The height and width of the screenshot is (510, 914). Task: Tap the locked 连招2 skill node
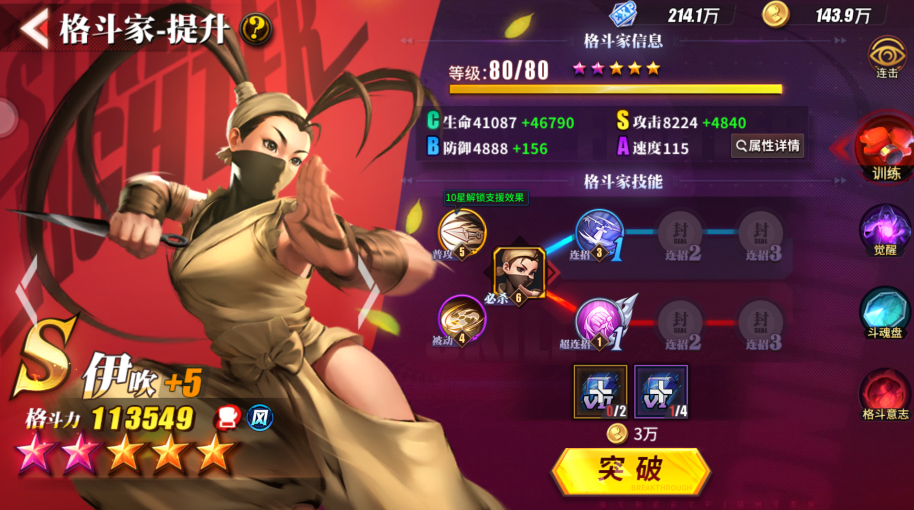coord(682,235)
